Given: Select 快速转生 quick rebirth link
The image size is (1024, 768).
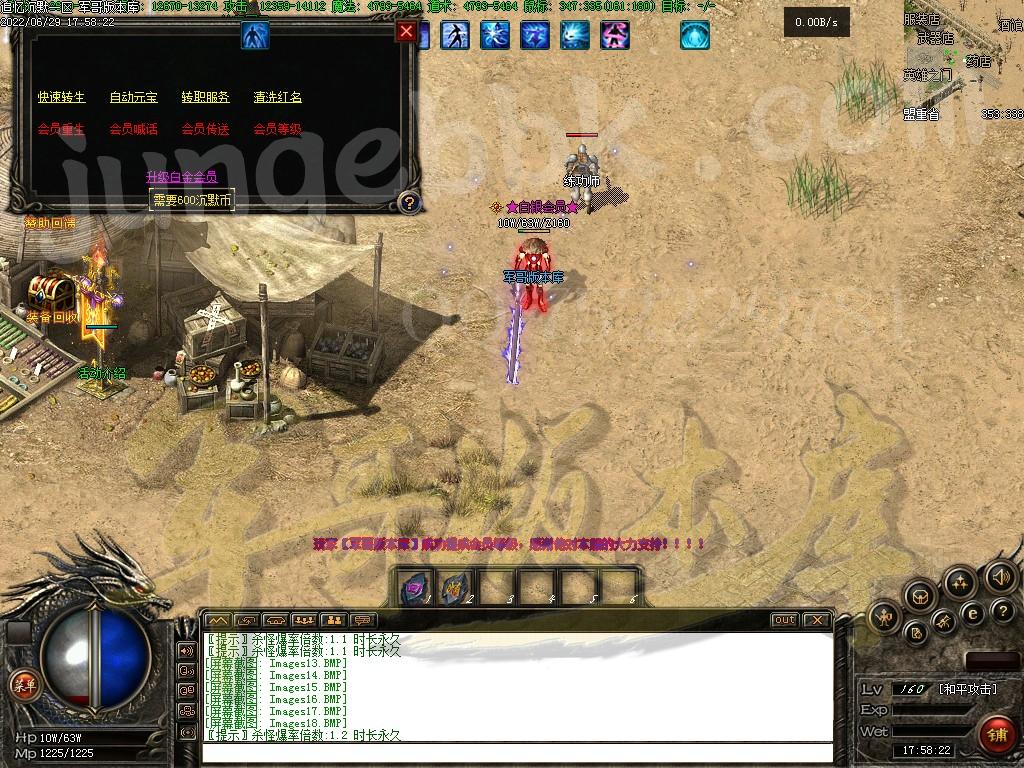Looking at the screenshot, I should tap(62, 97).
